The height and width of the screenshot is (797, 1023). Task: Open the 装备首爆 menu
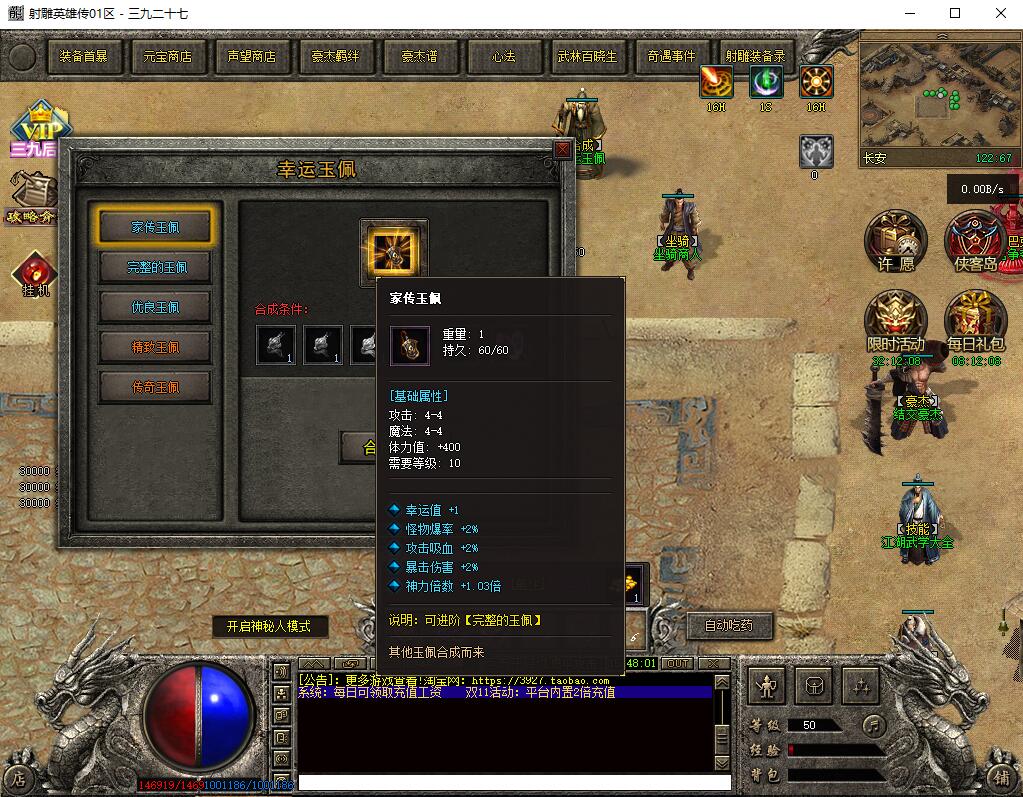(x=83, y=57)
